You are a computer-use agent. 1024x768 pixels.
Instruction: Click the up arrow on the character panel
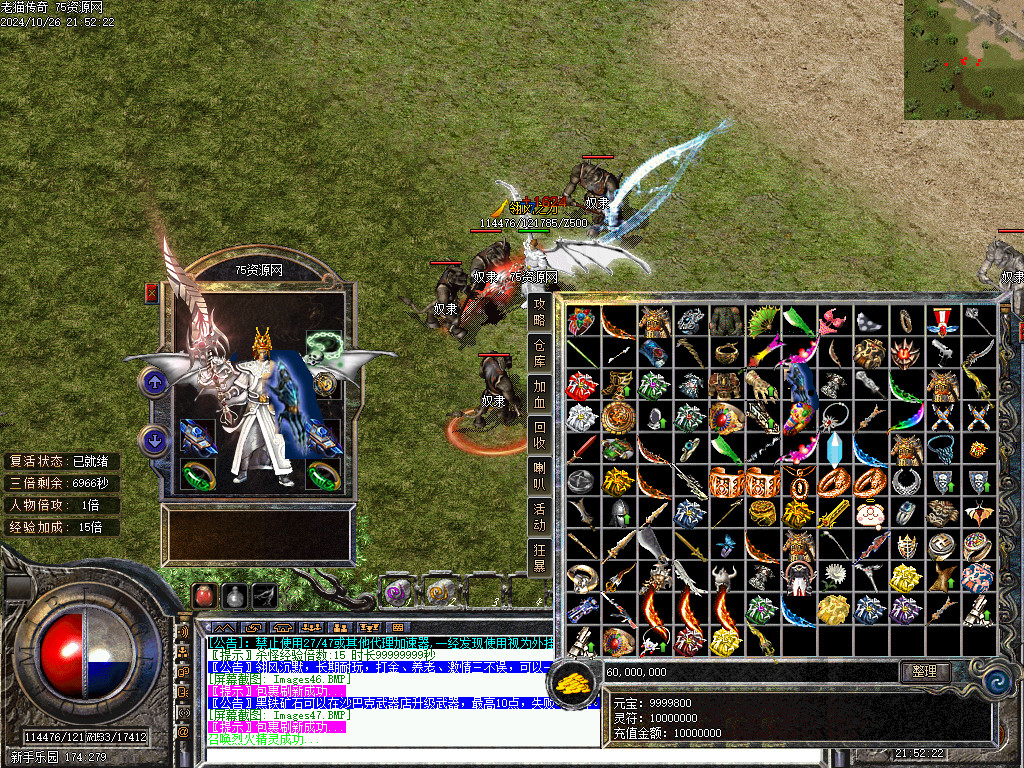(154, 381)
